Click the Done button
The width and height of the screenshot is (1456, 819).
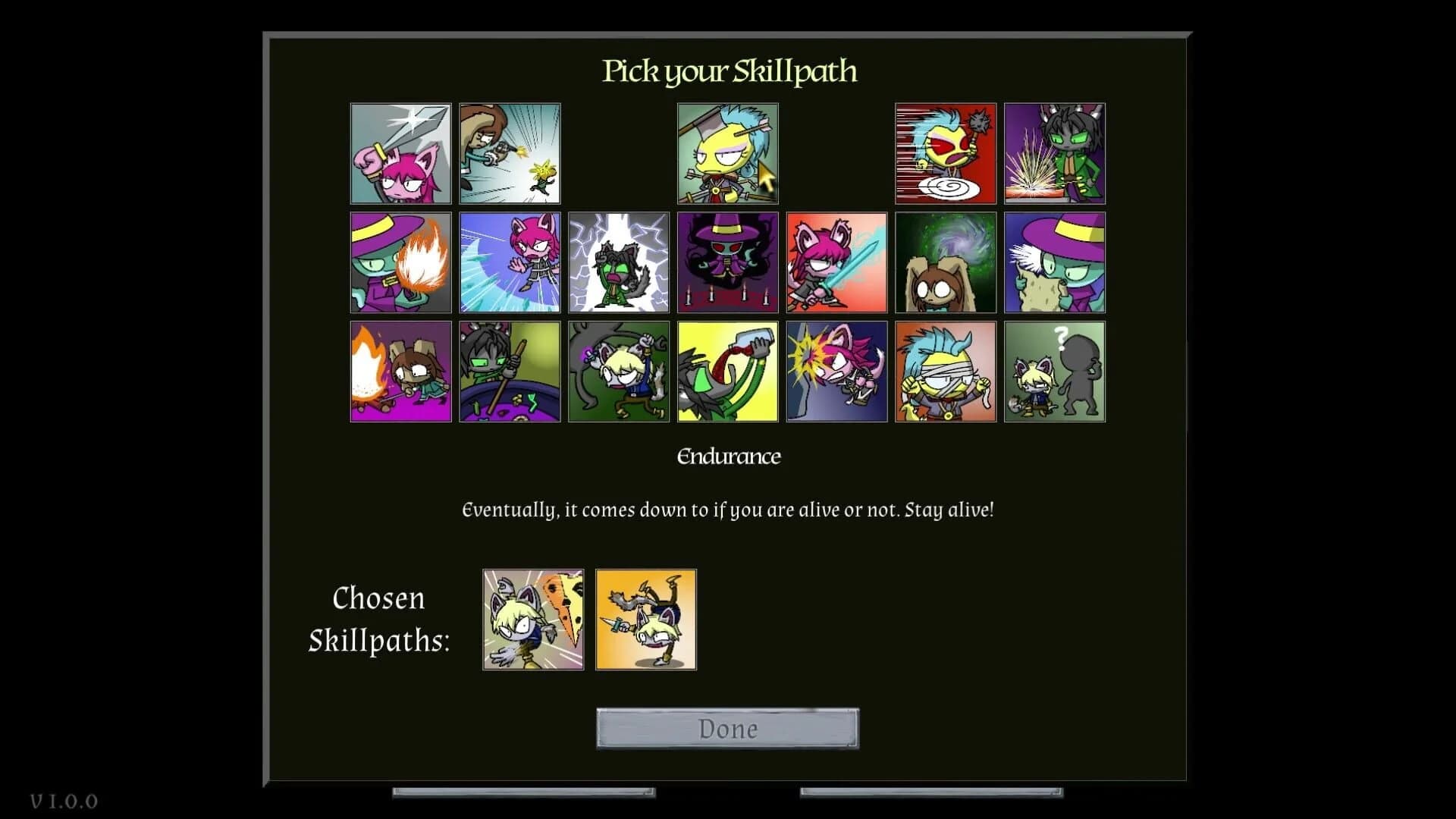pyautogui.click(x=727, y=729)
